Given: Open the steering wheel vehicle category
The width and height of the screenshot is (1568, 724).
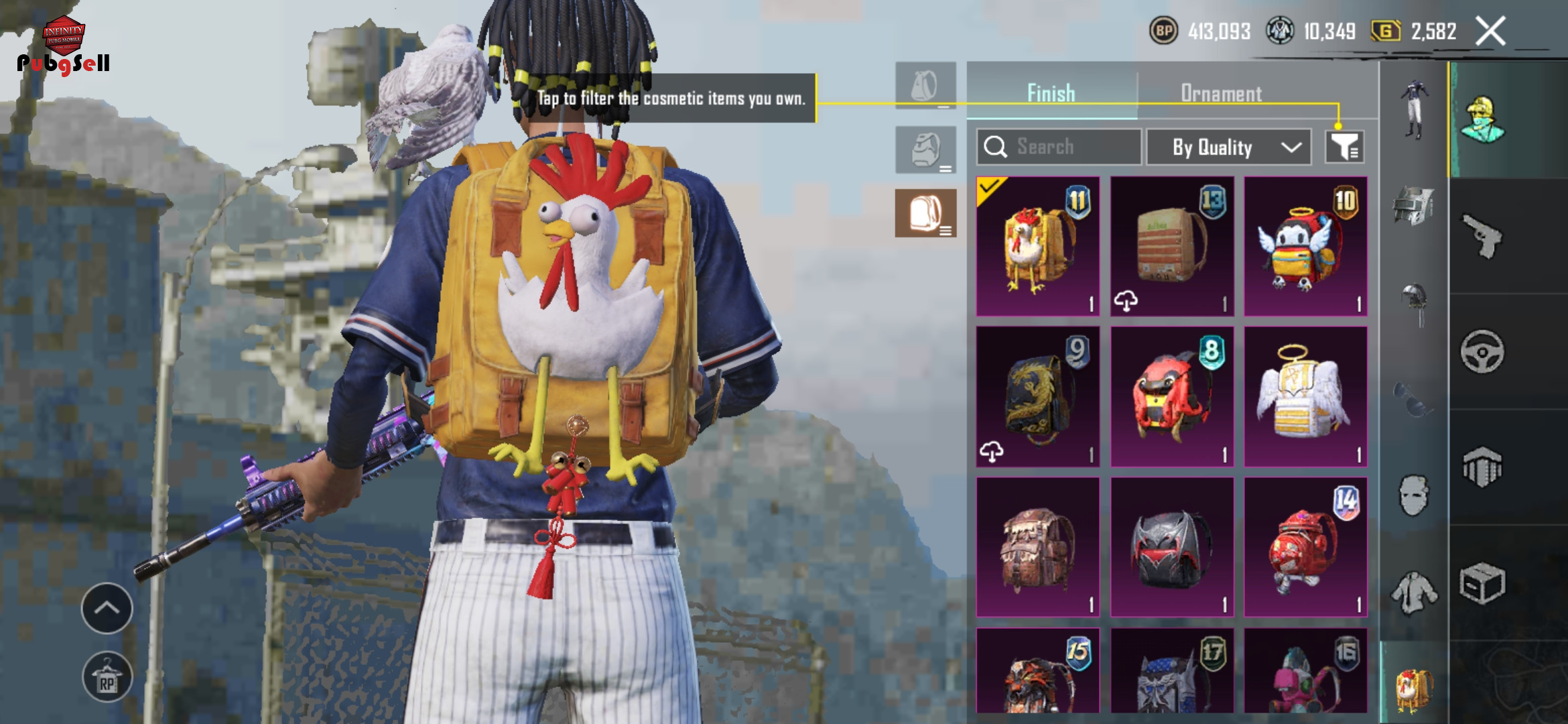Looking at the screenshot, I should point(1482,351).
